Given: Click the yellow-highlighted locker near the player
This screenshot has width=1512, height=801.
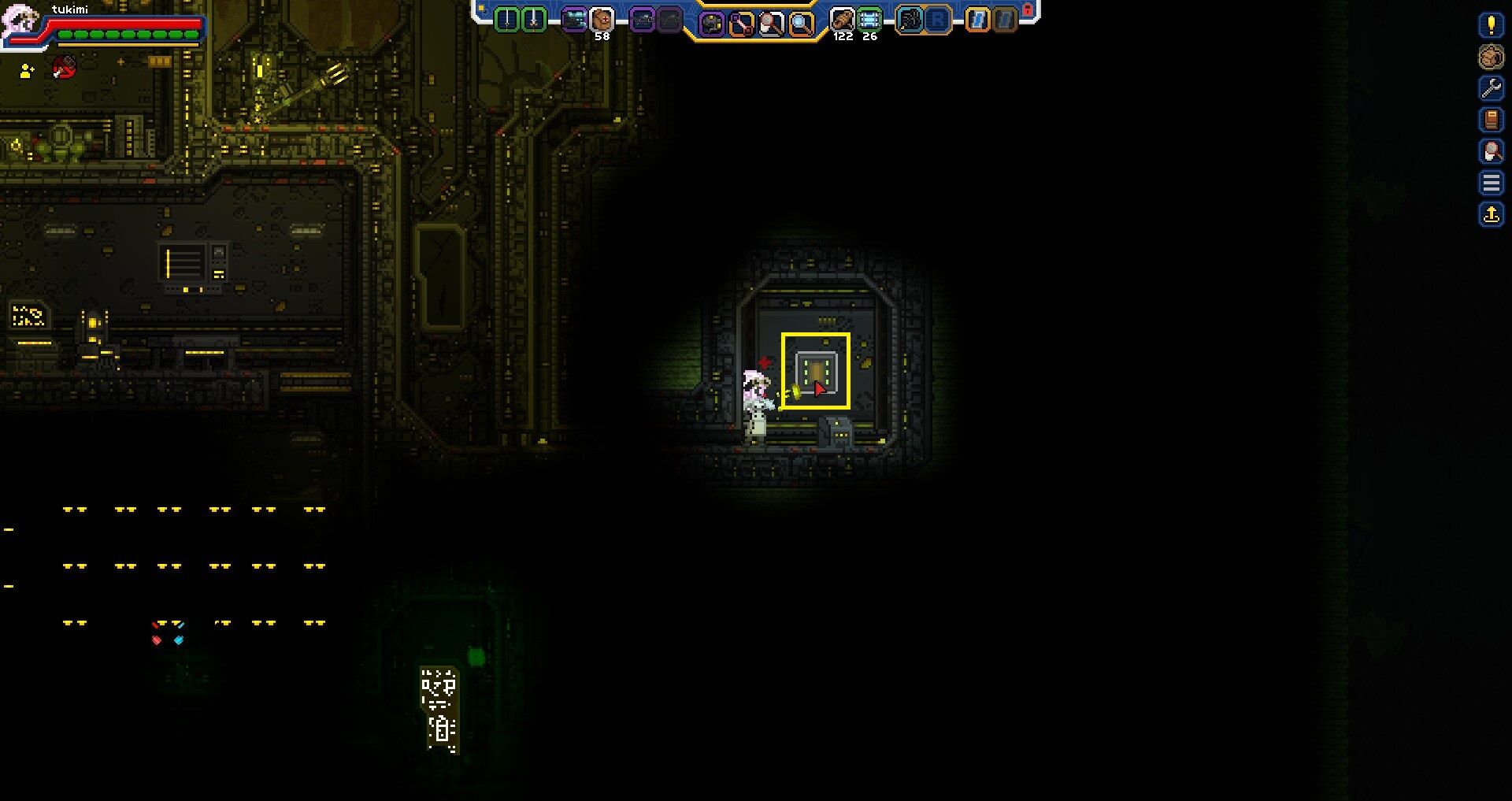Looking at the screenshot, I should [817, 370].
